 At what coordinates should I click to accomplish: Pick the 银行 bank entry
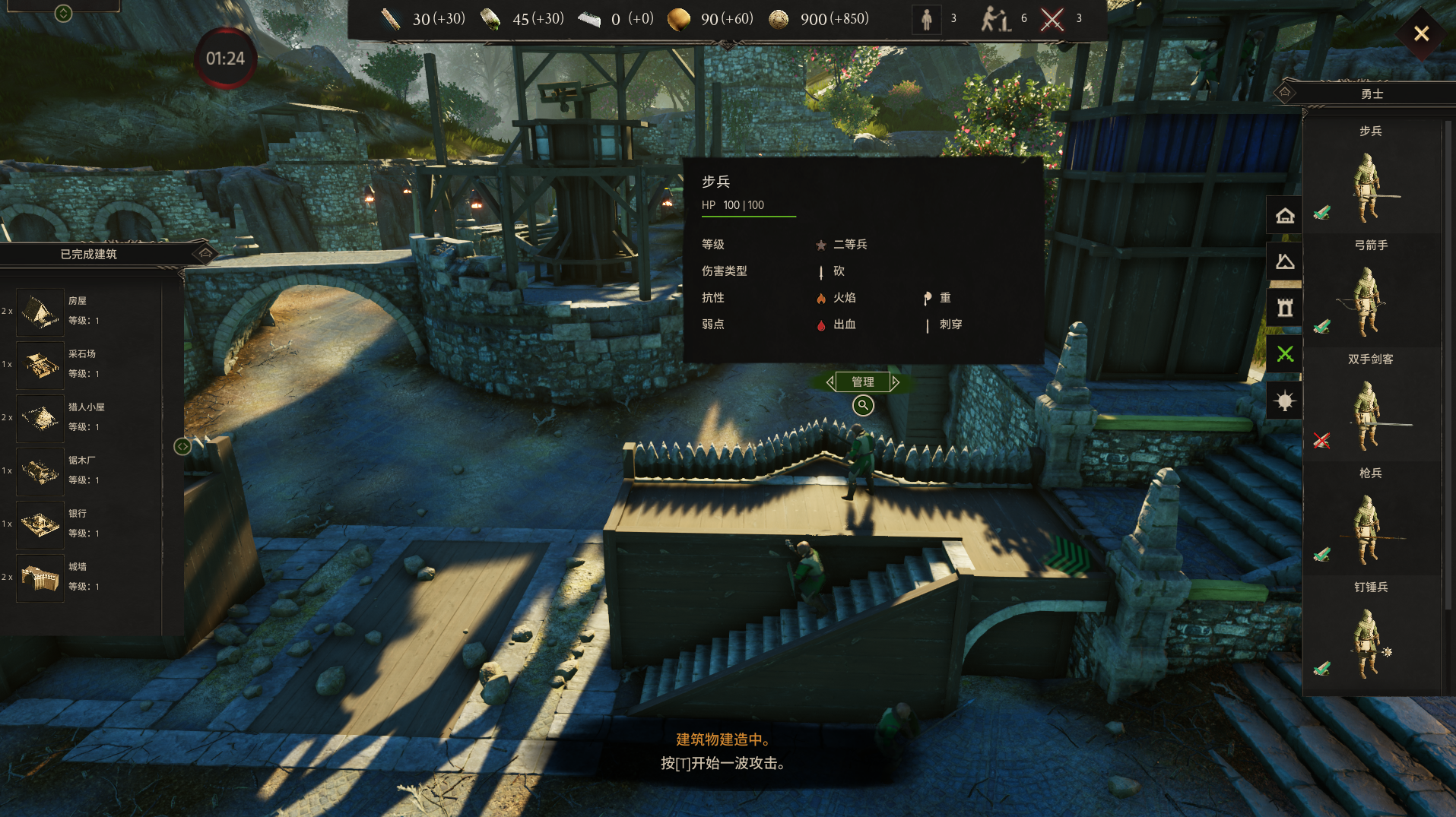coord(41,524)
